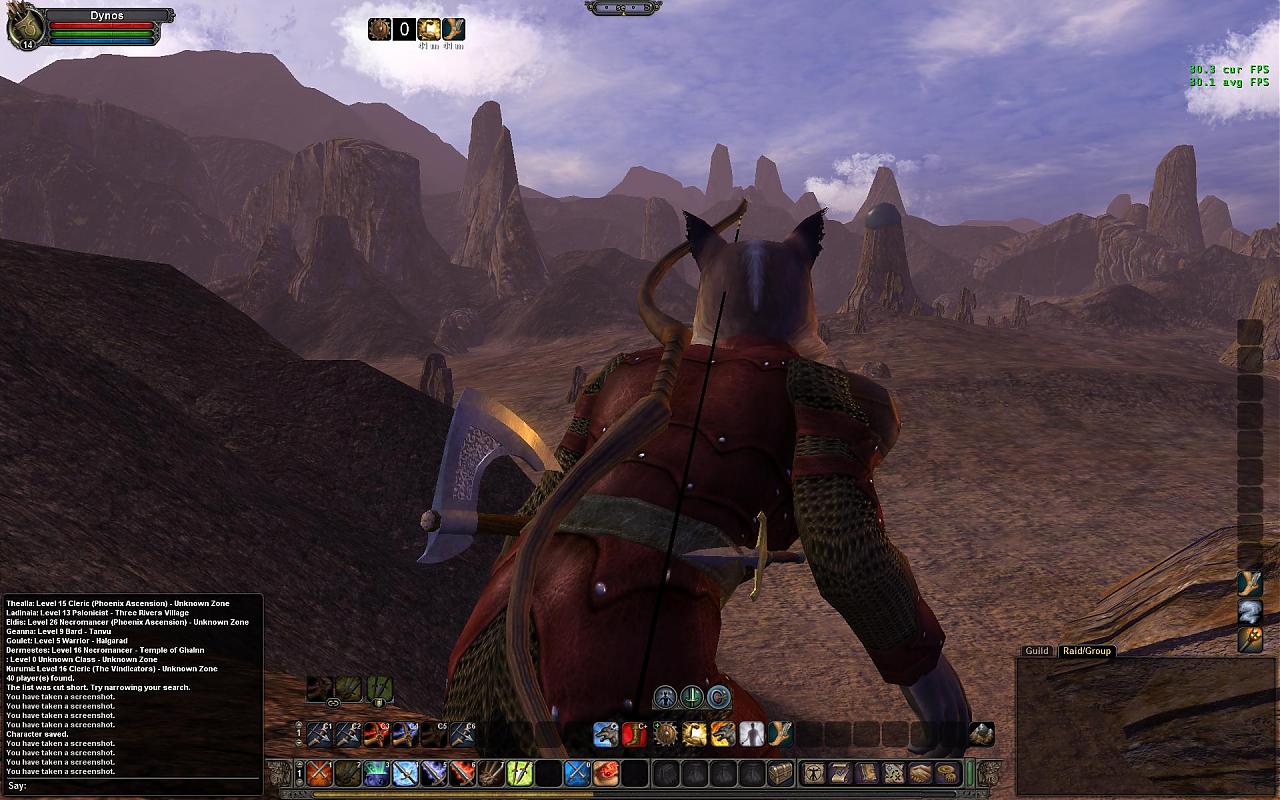Open the treasure chest inventory icon
This screenshot has width=1280, height=800.
point(780,773)
